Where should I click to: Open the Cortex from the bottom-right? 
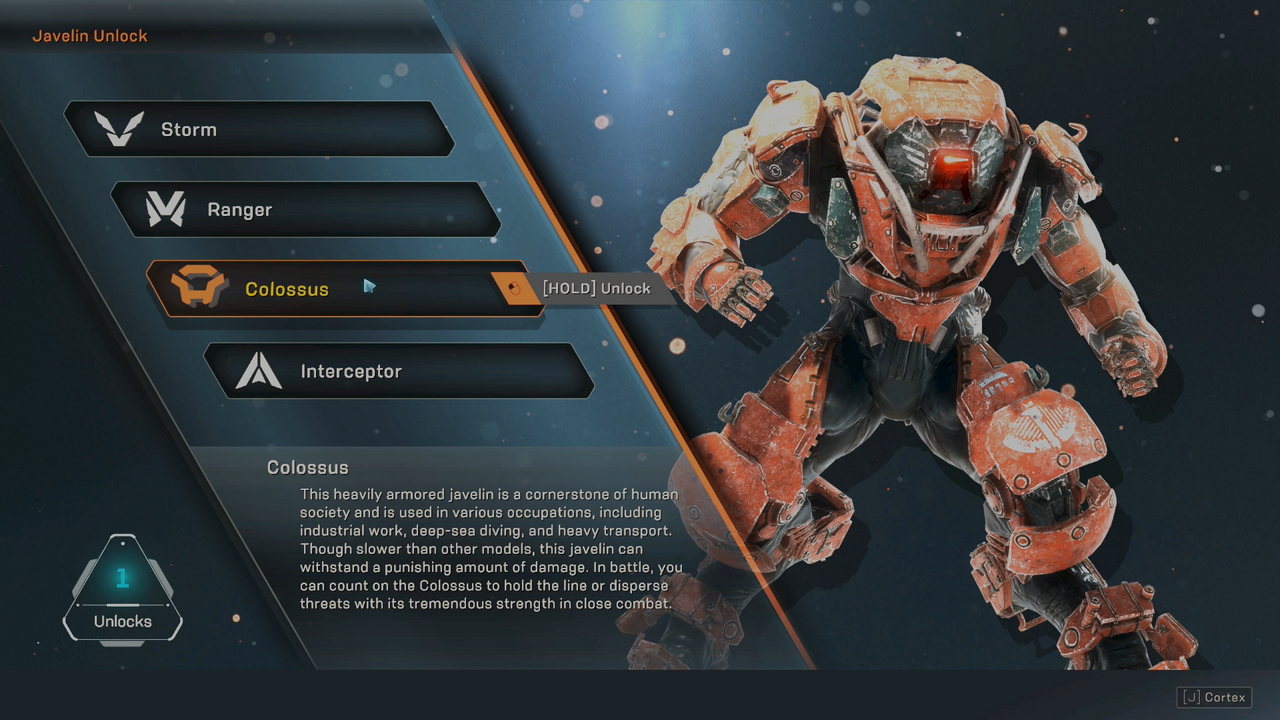[1215, 697]
